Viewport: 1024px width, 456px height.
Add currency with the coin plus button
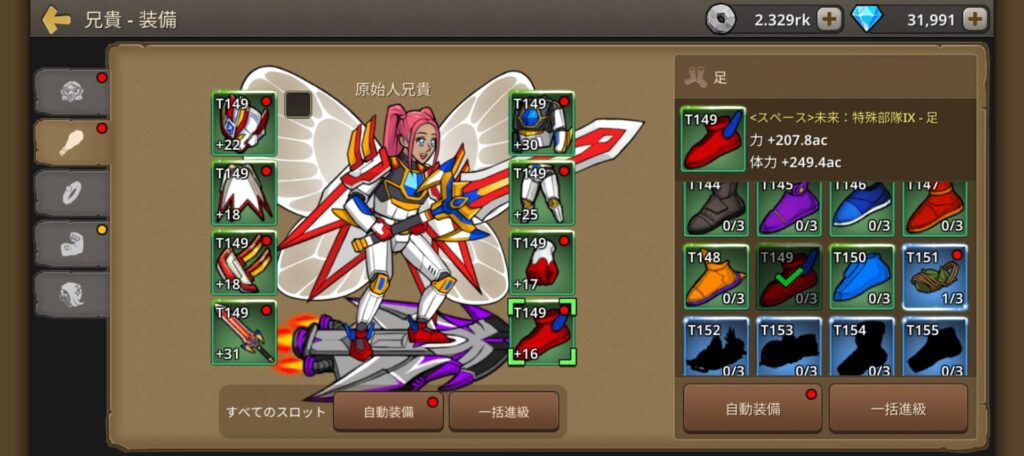click(x=829, y=19)
